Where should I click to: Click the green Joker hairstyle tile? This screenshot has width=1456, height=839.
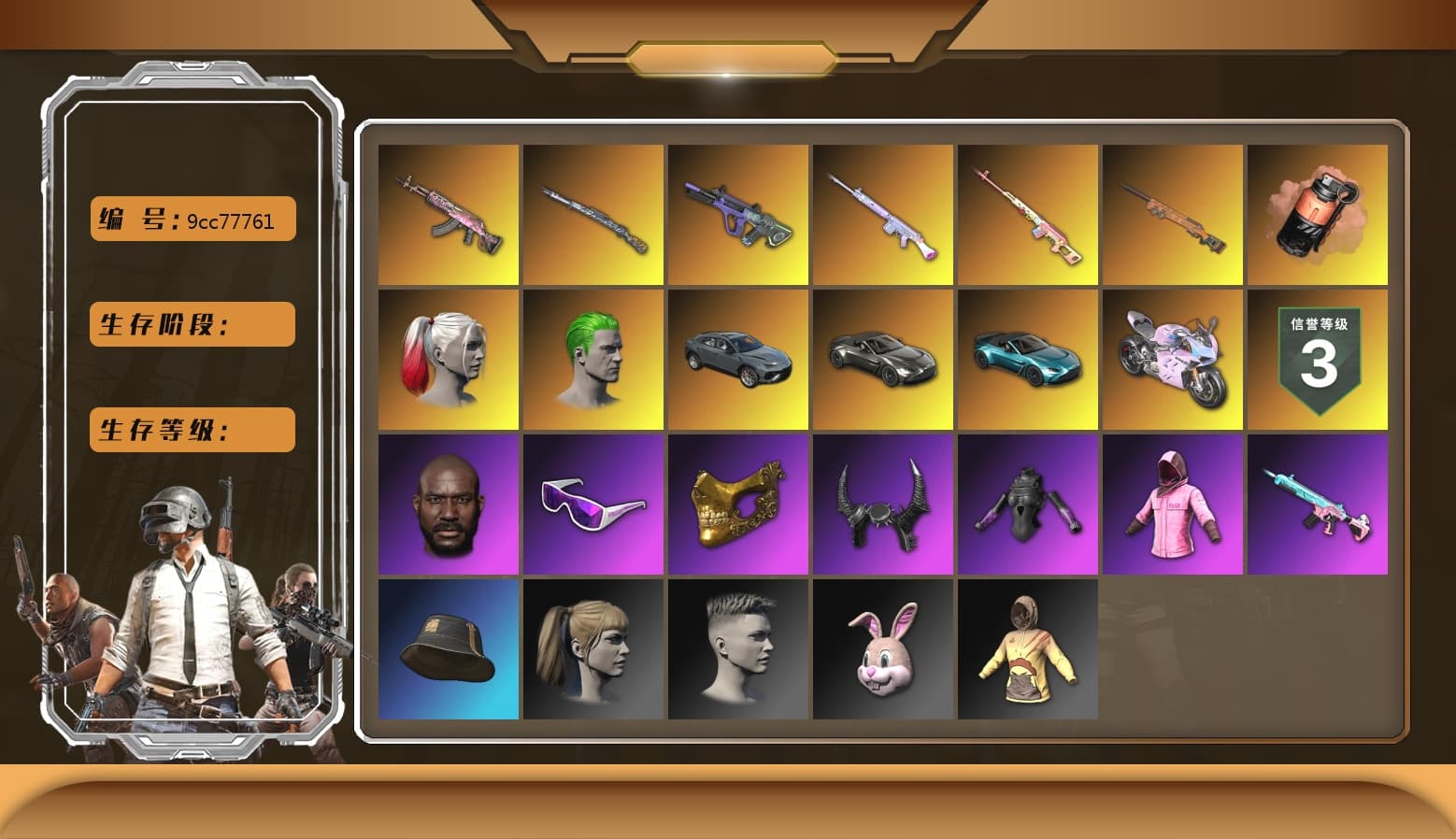pyautogui.click(x=593, y=358)
